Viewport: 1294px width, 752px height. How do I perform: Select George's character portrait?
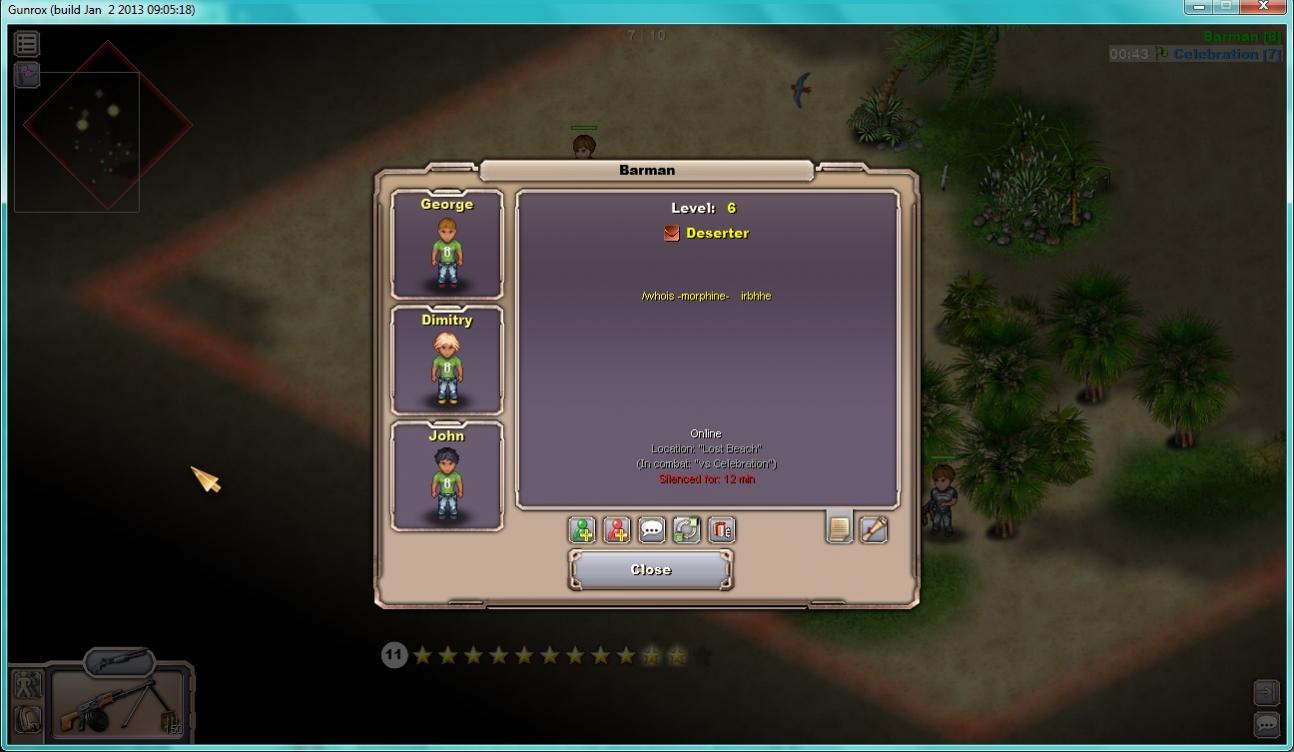point(447,245)
